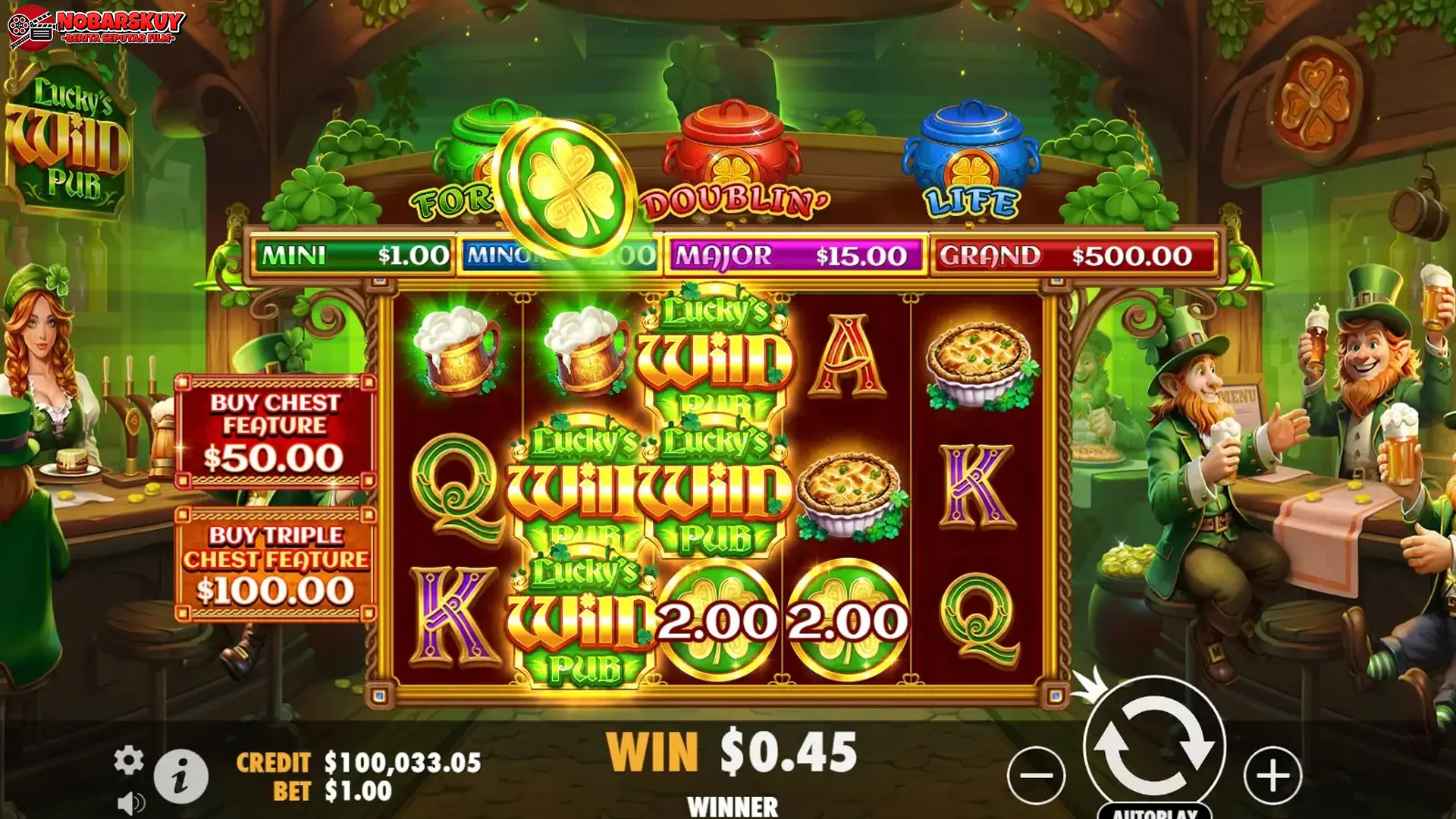Activate Buy Chest Feature for $50.00

point(275,432)
